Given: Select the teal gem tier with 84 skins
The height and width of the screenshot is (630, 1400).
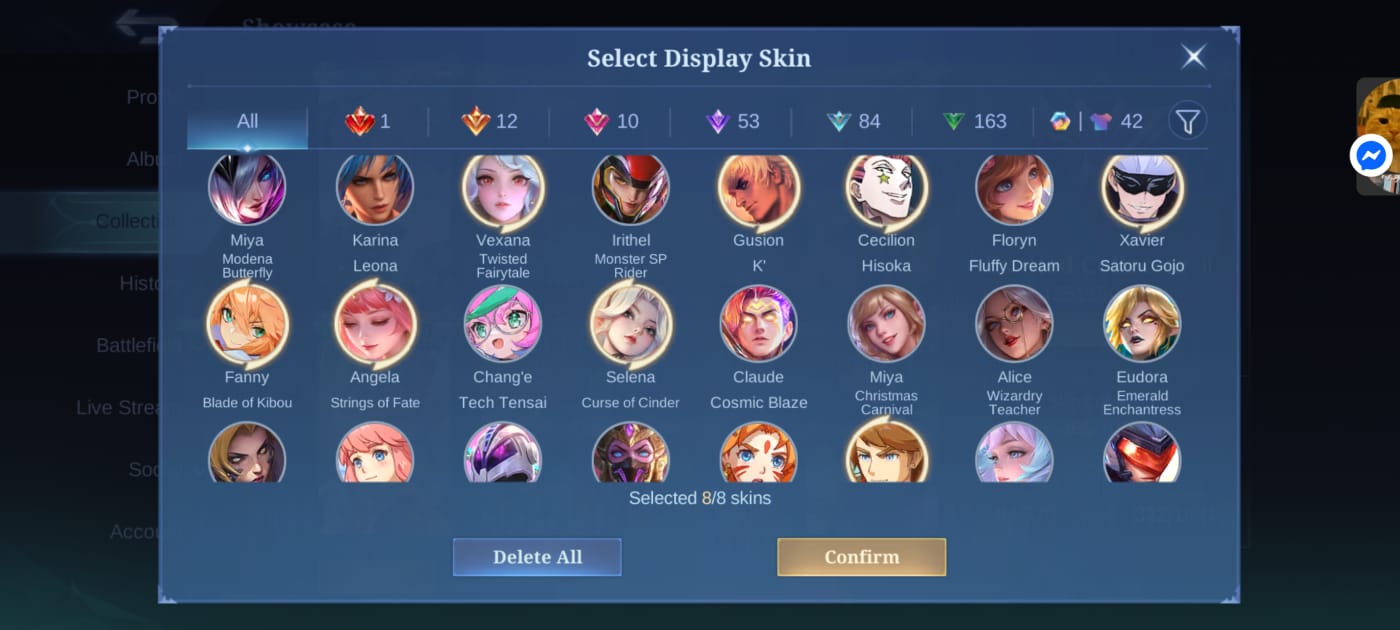Looking at the screenshot, I should [x=853, y=122].
